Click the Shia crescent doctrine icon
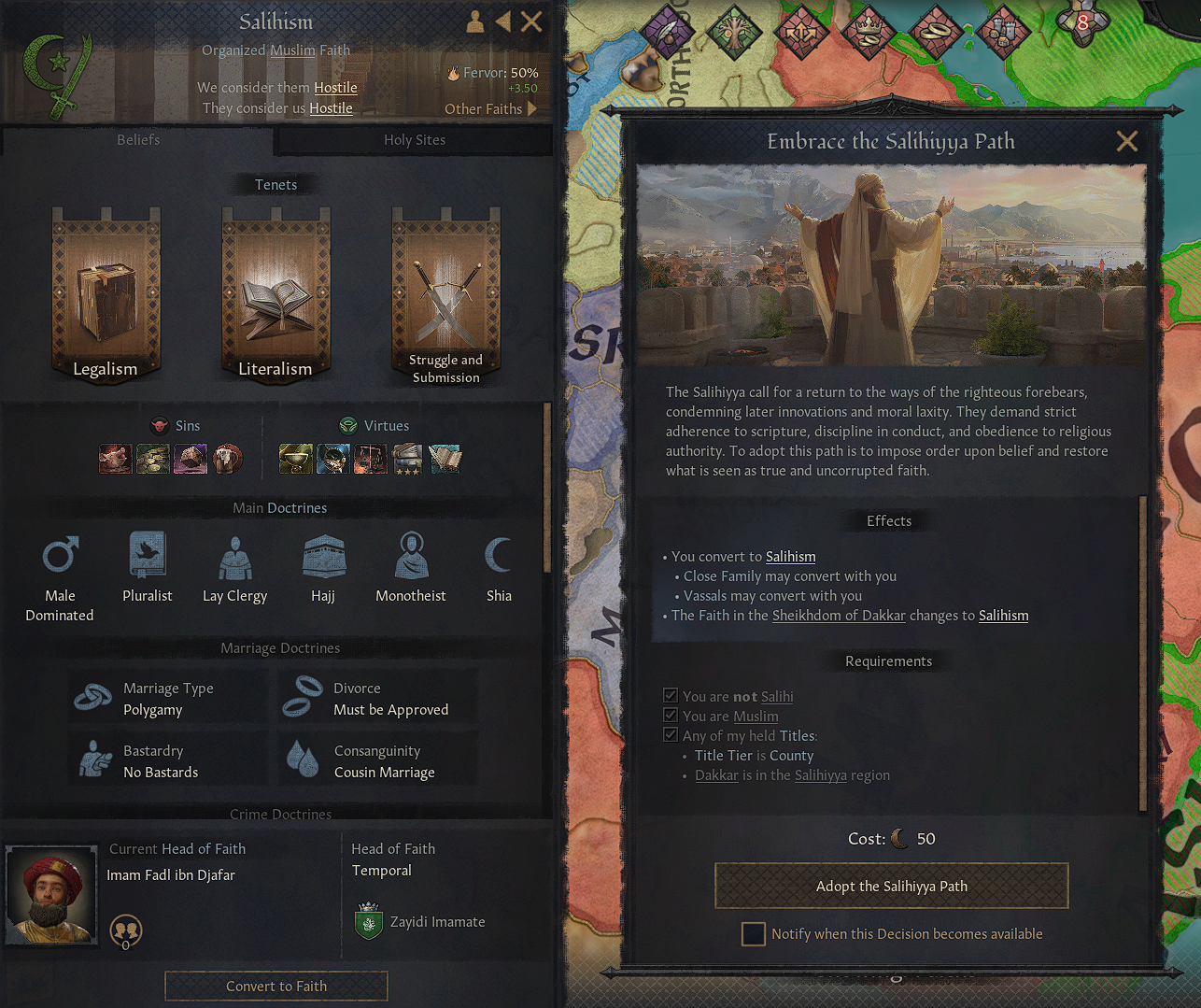The width and height of the screenshot is (1201, 1008). point(499,554)
